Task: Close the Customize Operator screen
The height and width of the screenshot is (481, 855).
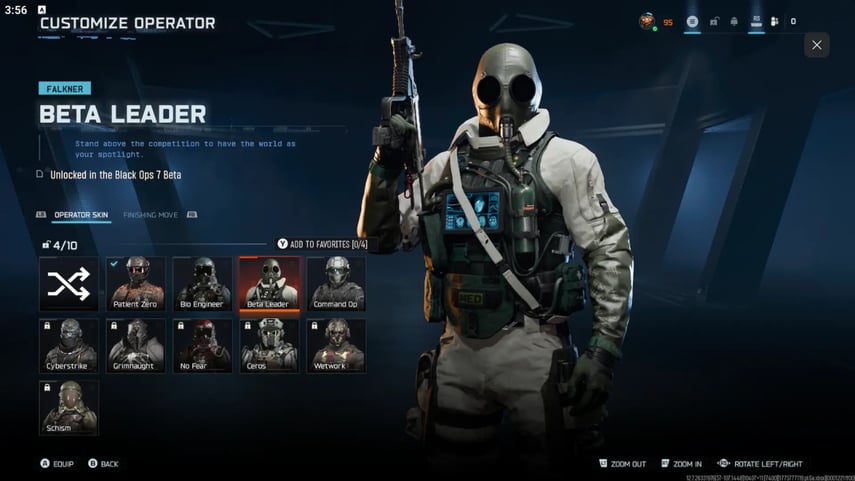Action: coord(817,45)
